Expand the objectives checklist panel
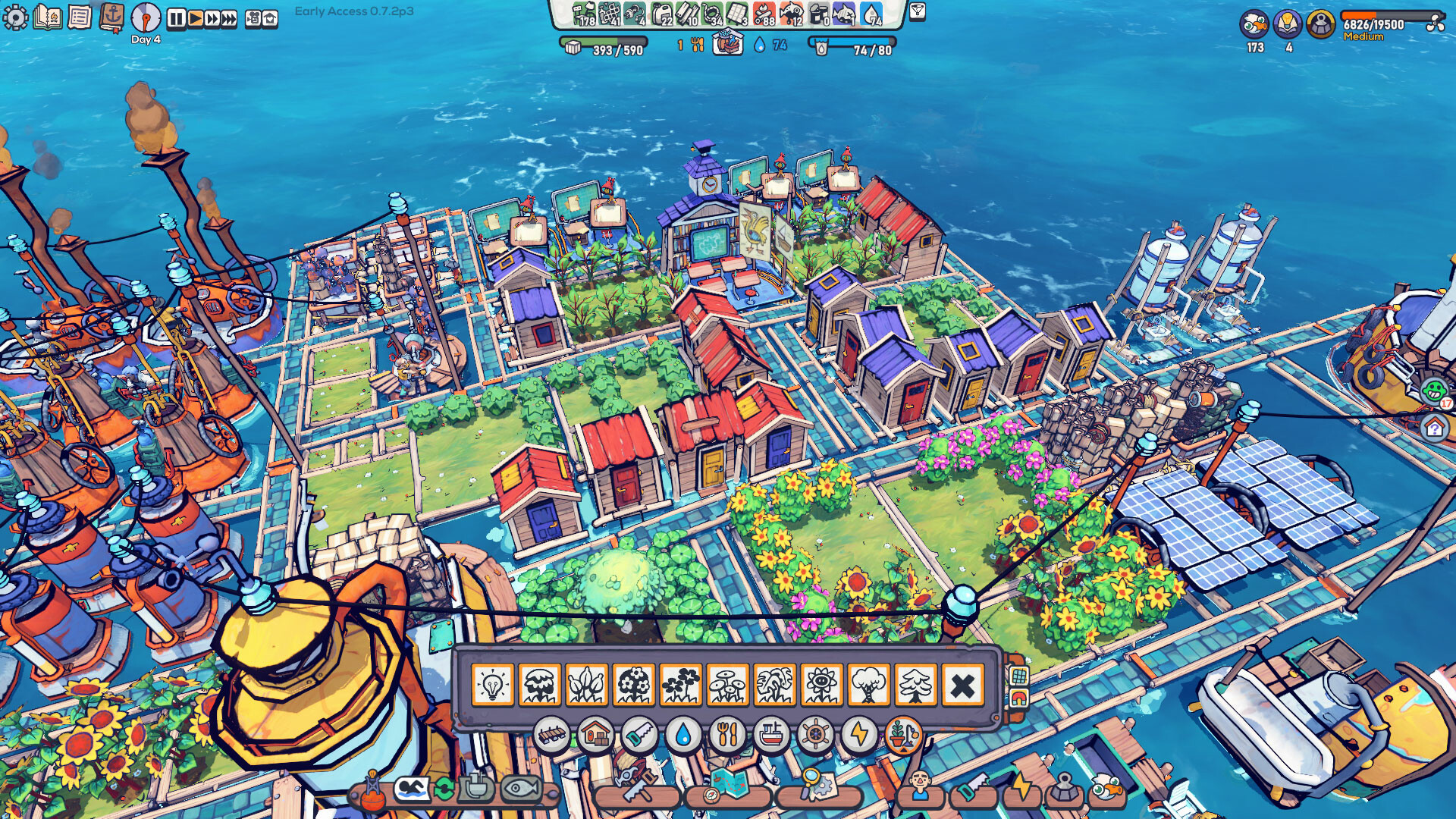Image resolution: width=1456 pixels, height=819 pixels. click(x=80, y=17)
